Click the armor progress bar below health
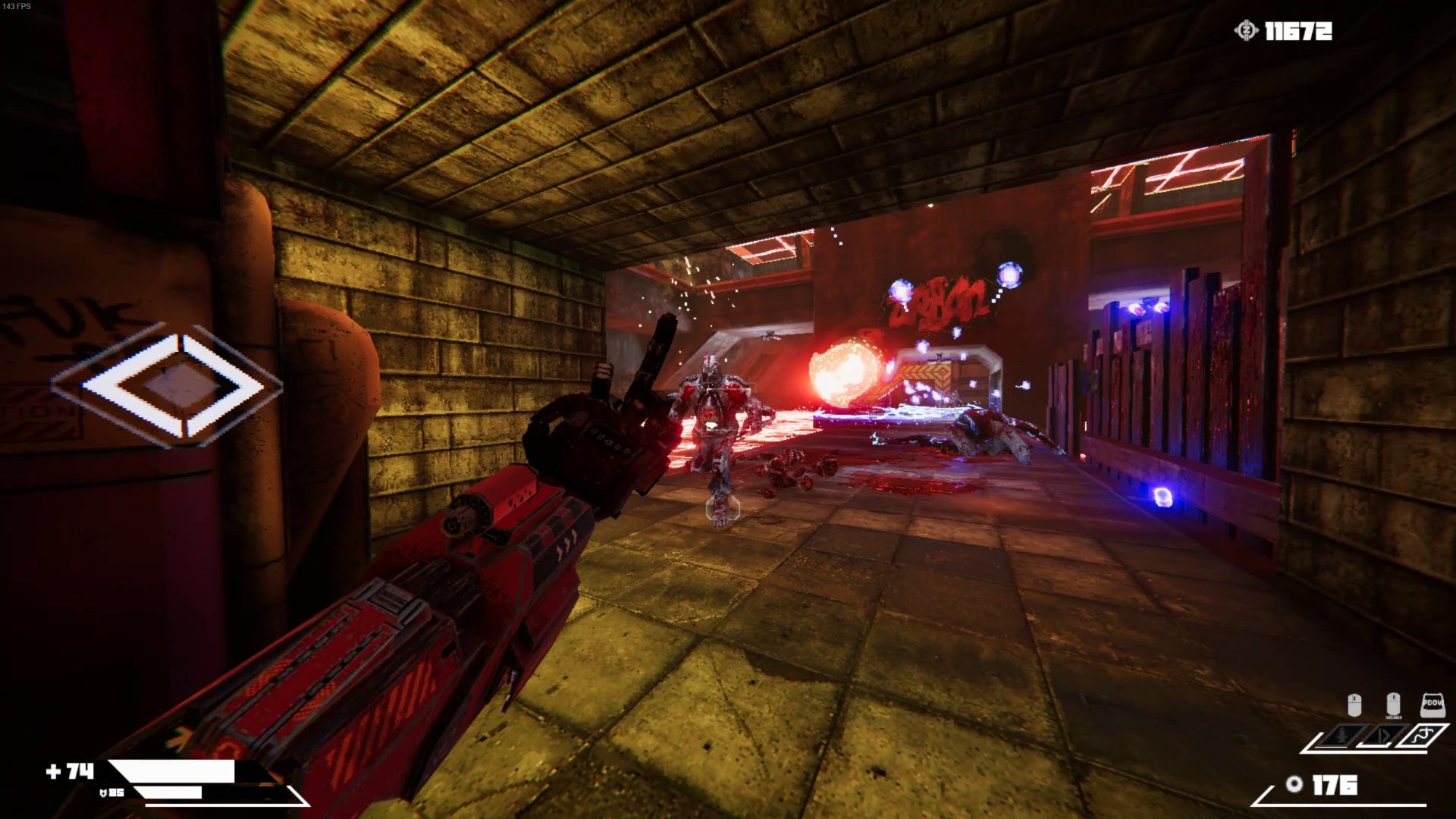Viewport: 1456px width, 819px height. point(168,792)
